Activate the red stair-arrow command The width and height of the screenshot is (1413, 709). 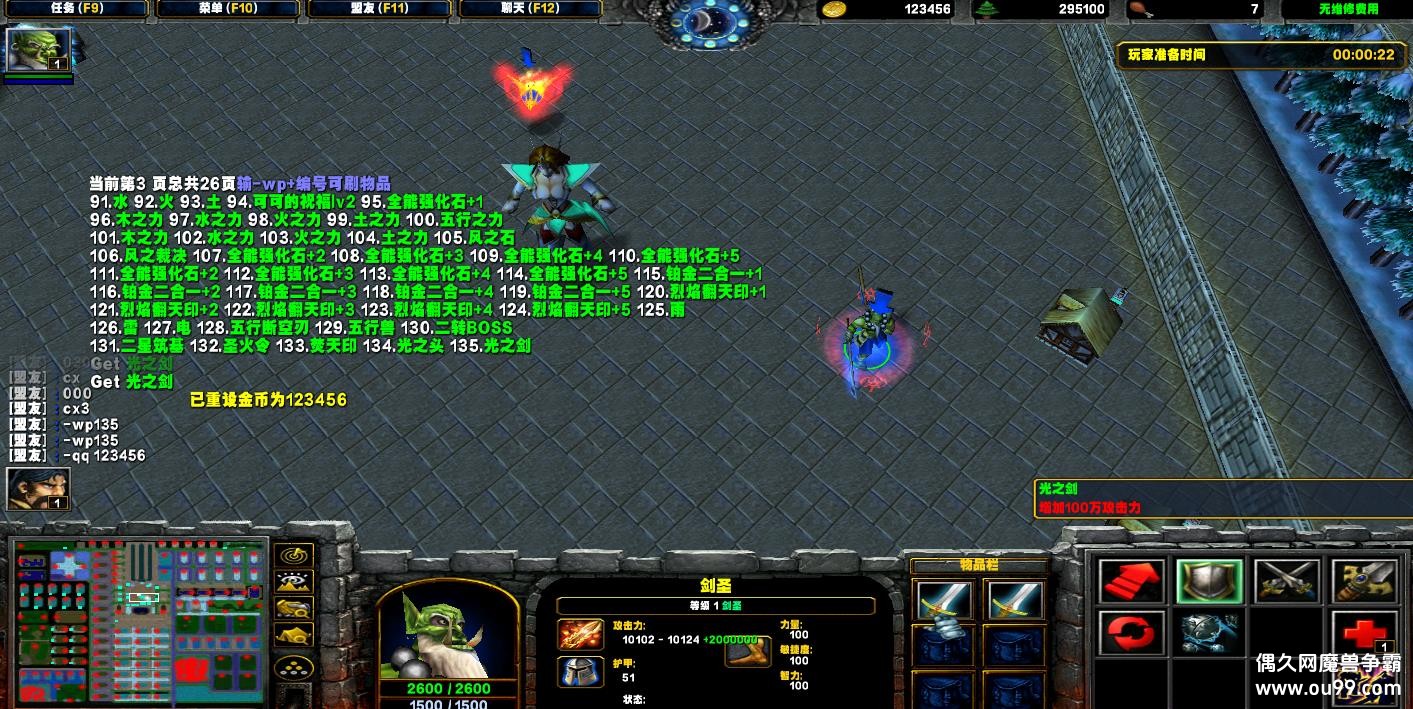pyautogui.click(x=1131, y=581)
